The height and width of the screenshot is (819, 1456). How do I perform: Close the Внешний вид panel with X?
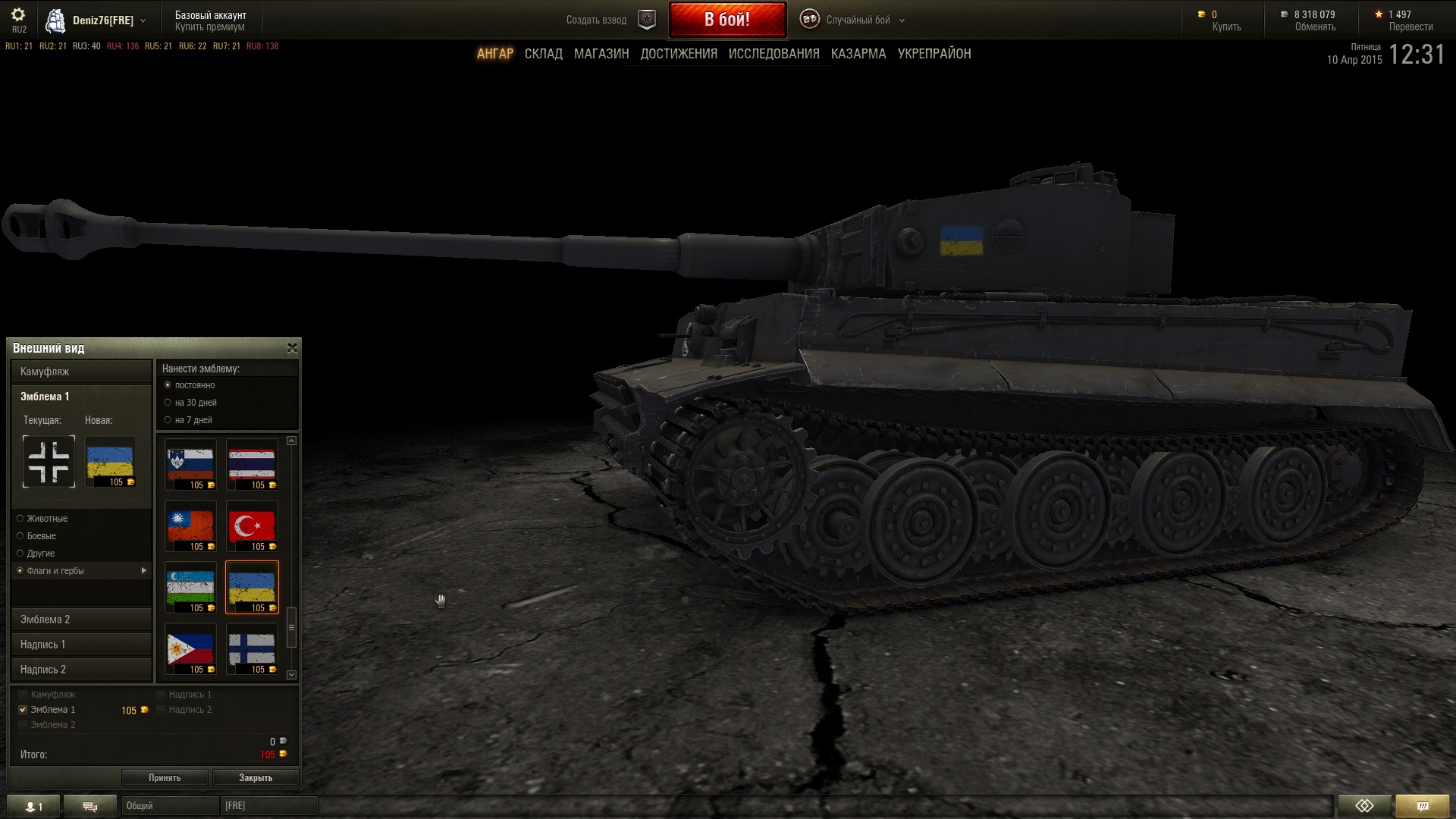point(292,348)
